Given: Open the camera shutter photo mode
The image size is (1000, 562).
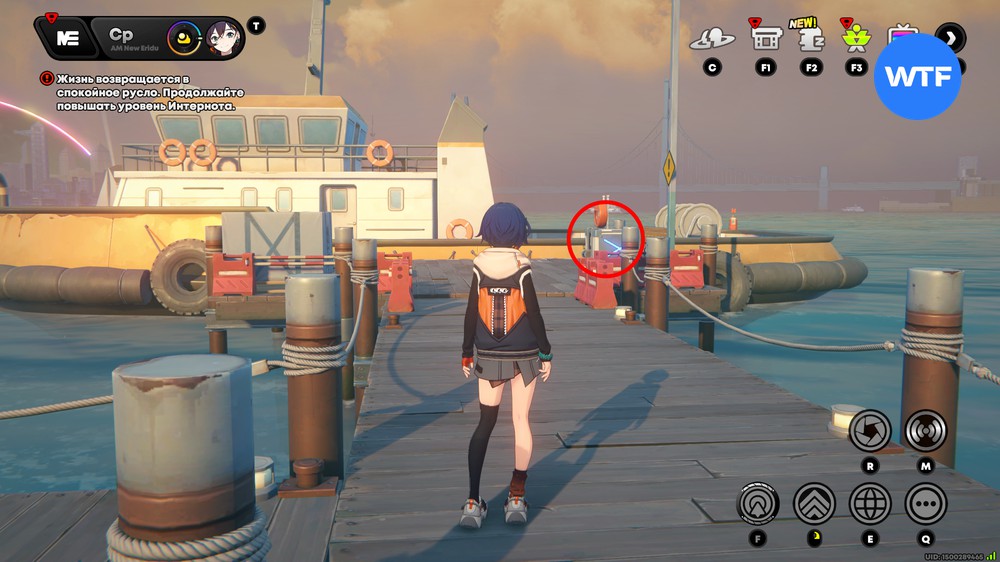Looking at the screenshot, I should click(x=870, y=431).
